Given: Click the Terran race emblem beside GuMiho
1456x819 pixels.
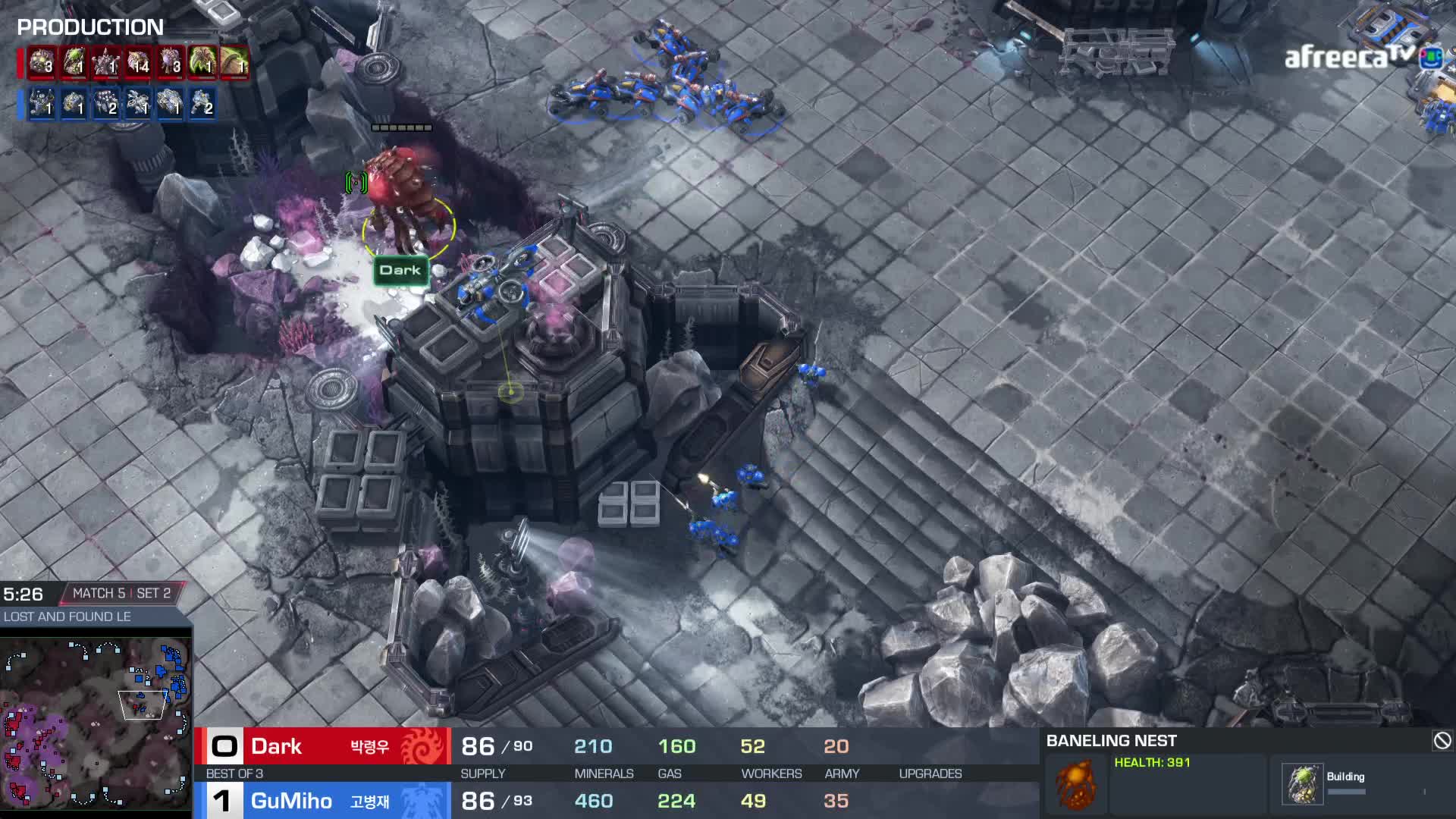Looking at the screenshot, I should 422,801.
